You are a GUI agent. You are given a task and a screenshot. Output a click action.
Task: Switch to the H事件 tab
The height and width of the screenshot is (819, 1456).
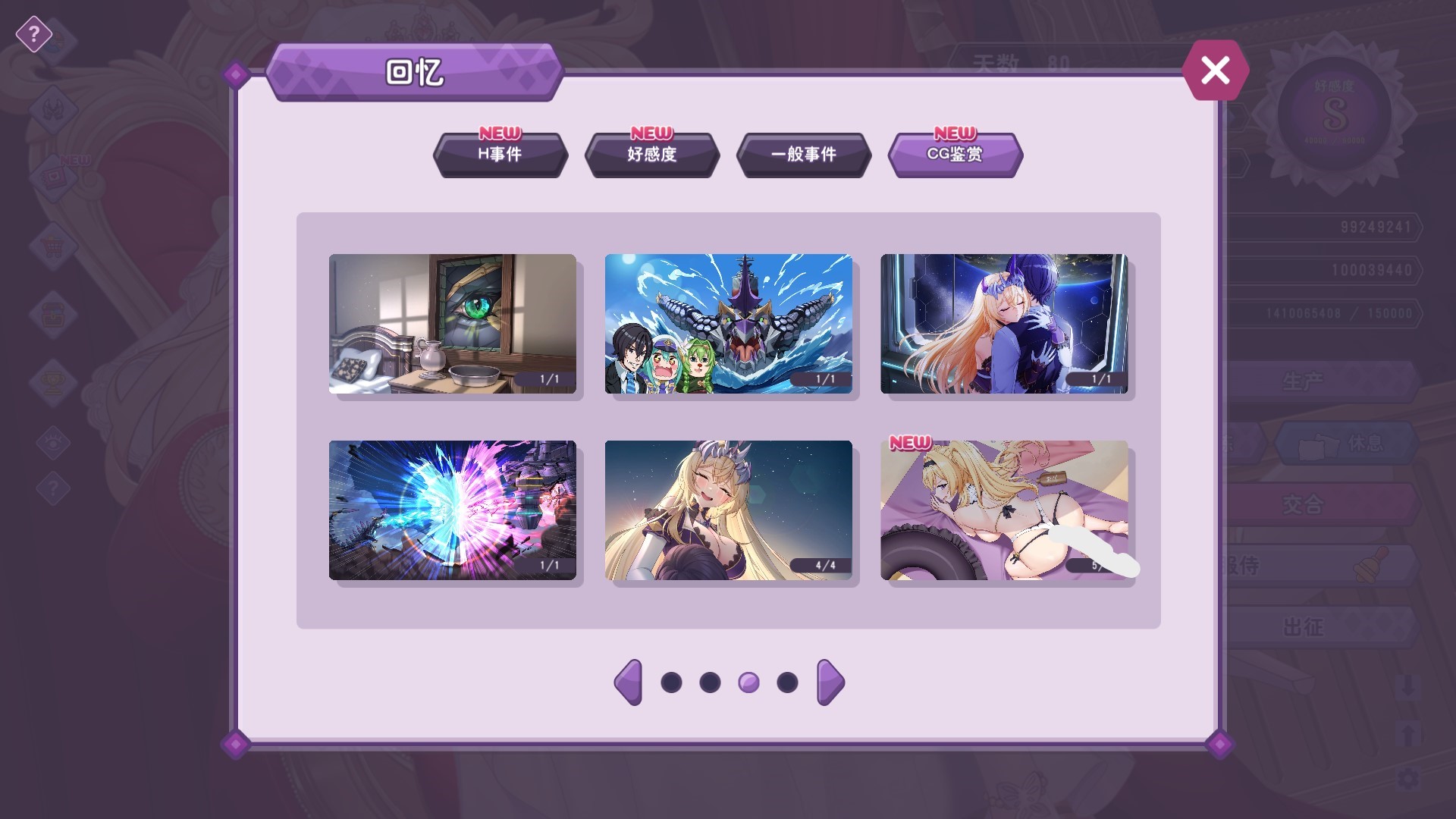click(500, 155)
